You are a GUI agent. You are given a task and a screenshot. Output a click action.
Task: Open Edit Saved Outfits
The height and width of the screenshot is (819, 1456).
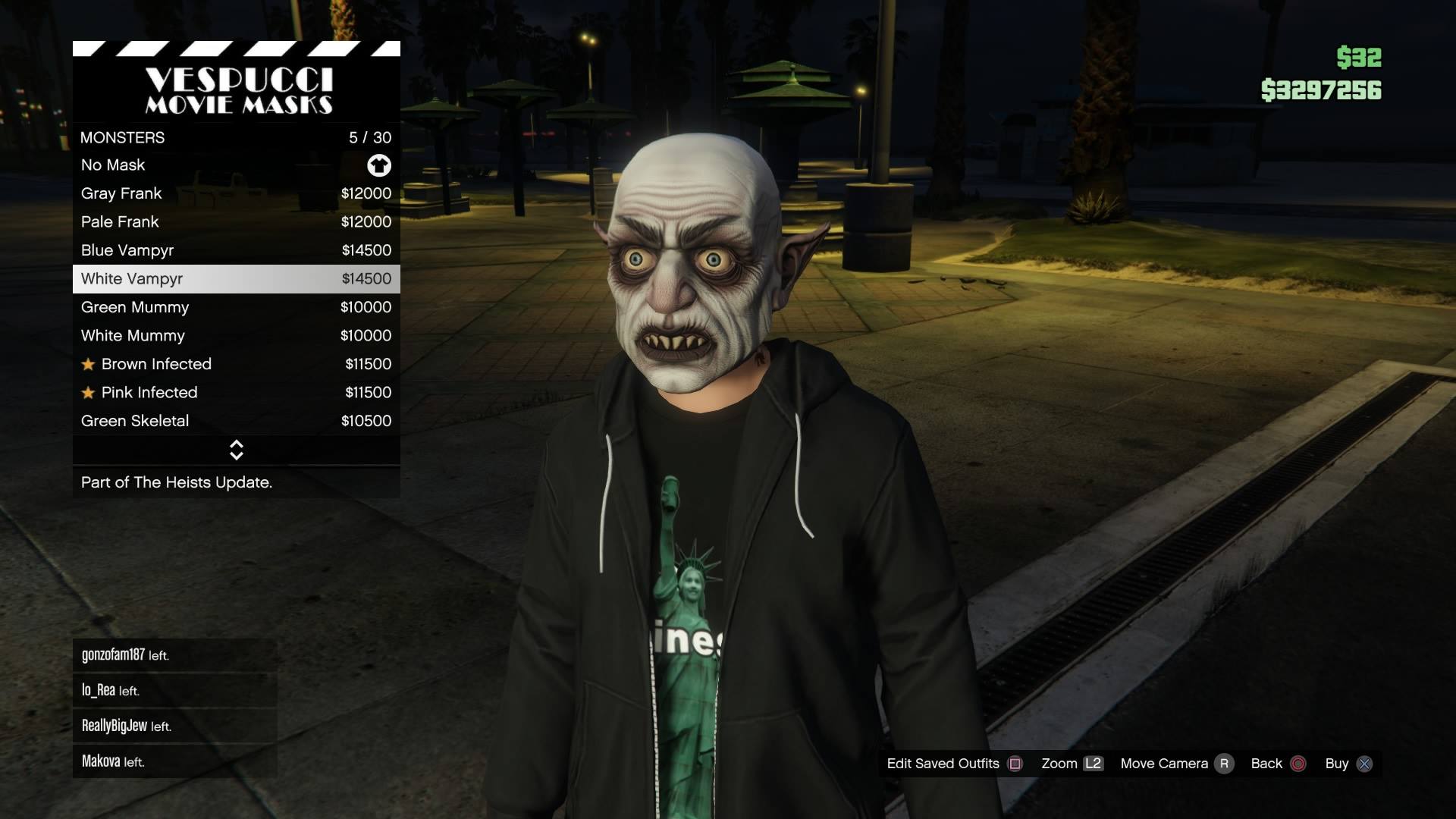[x=954, y=764]
